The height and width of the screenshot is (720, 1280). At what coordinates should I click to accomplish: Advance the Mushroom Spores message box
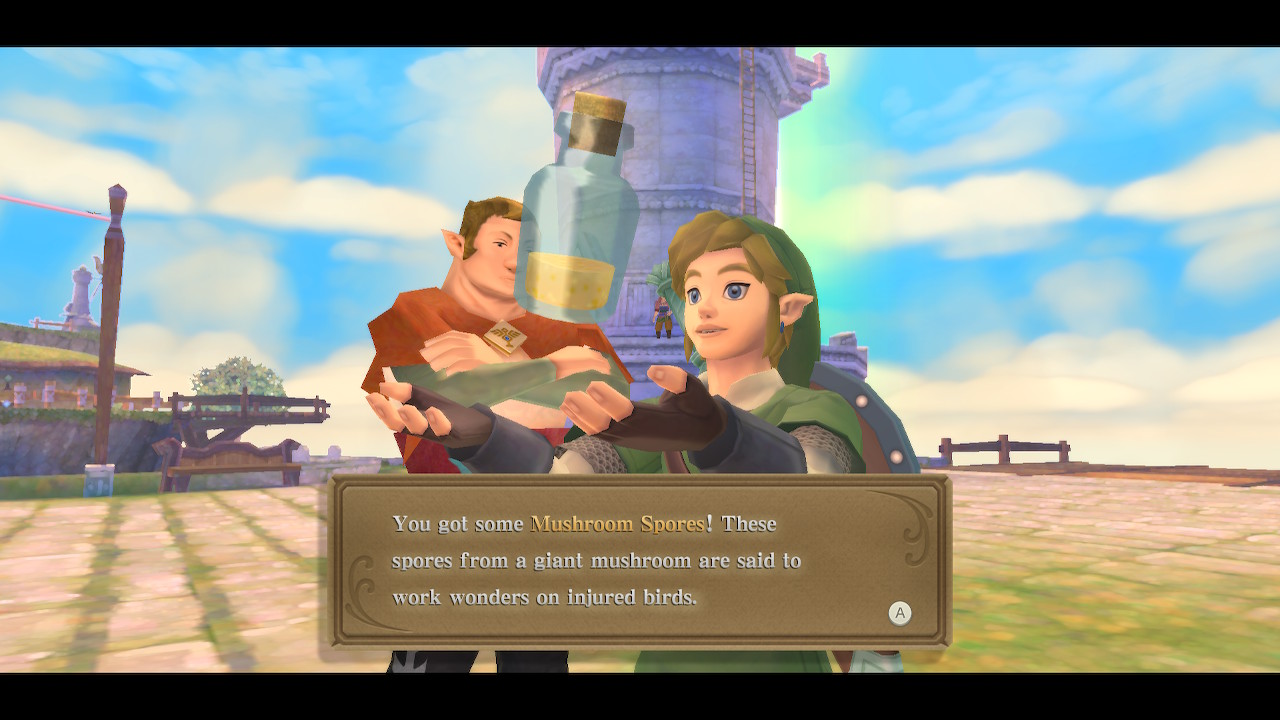coord(899,613)
